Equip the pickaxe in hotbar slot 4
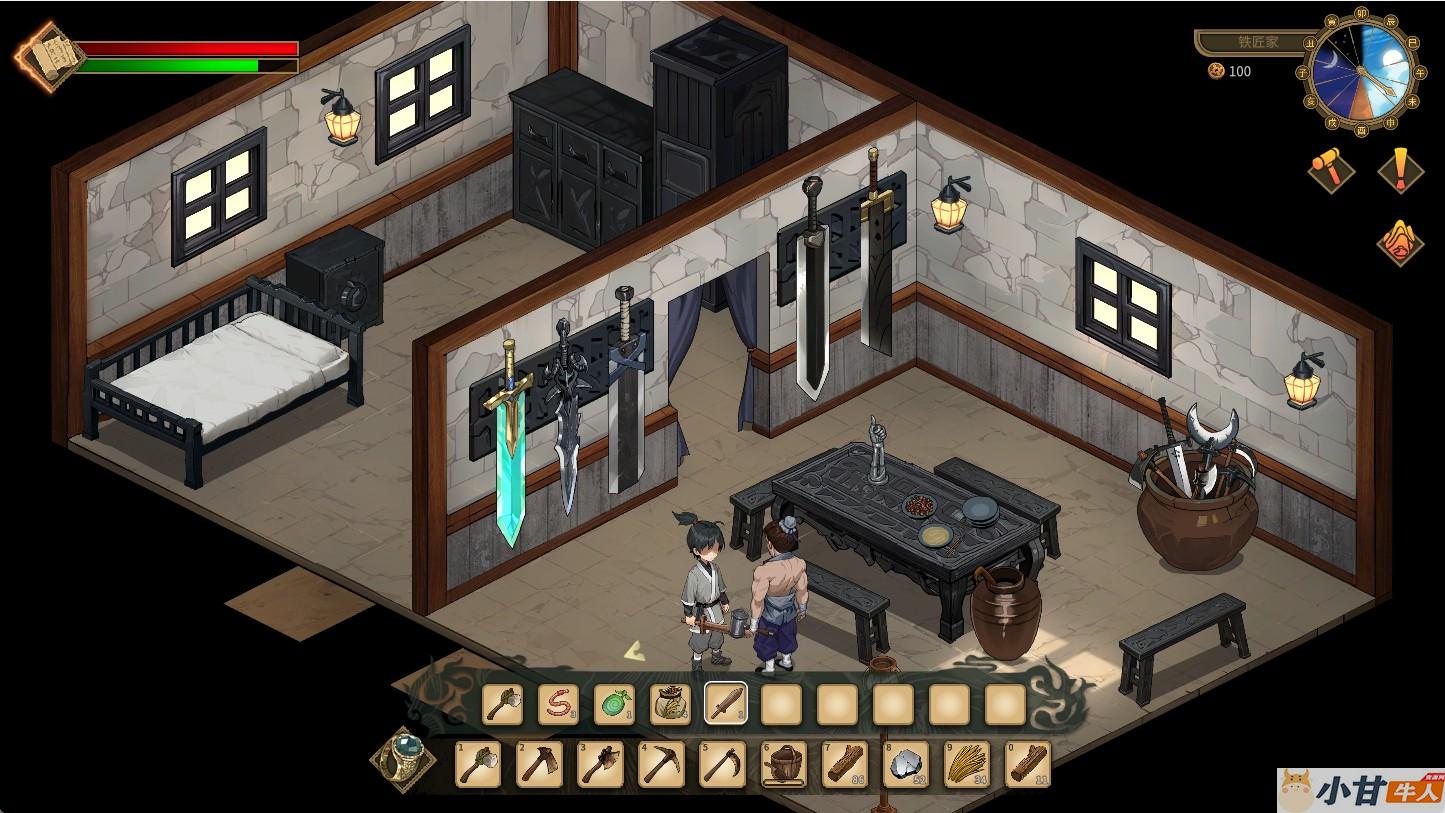Screen dimensions: 1445x813 (661, 765)
